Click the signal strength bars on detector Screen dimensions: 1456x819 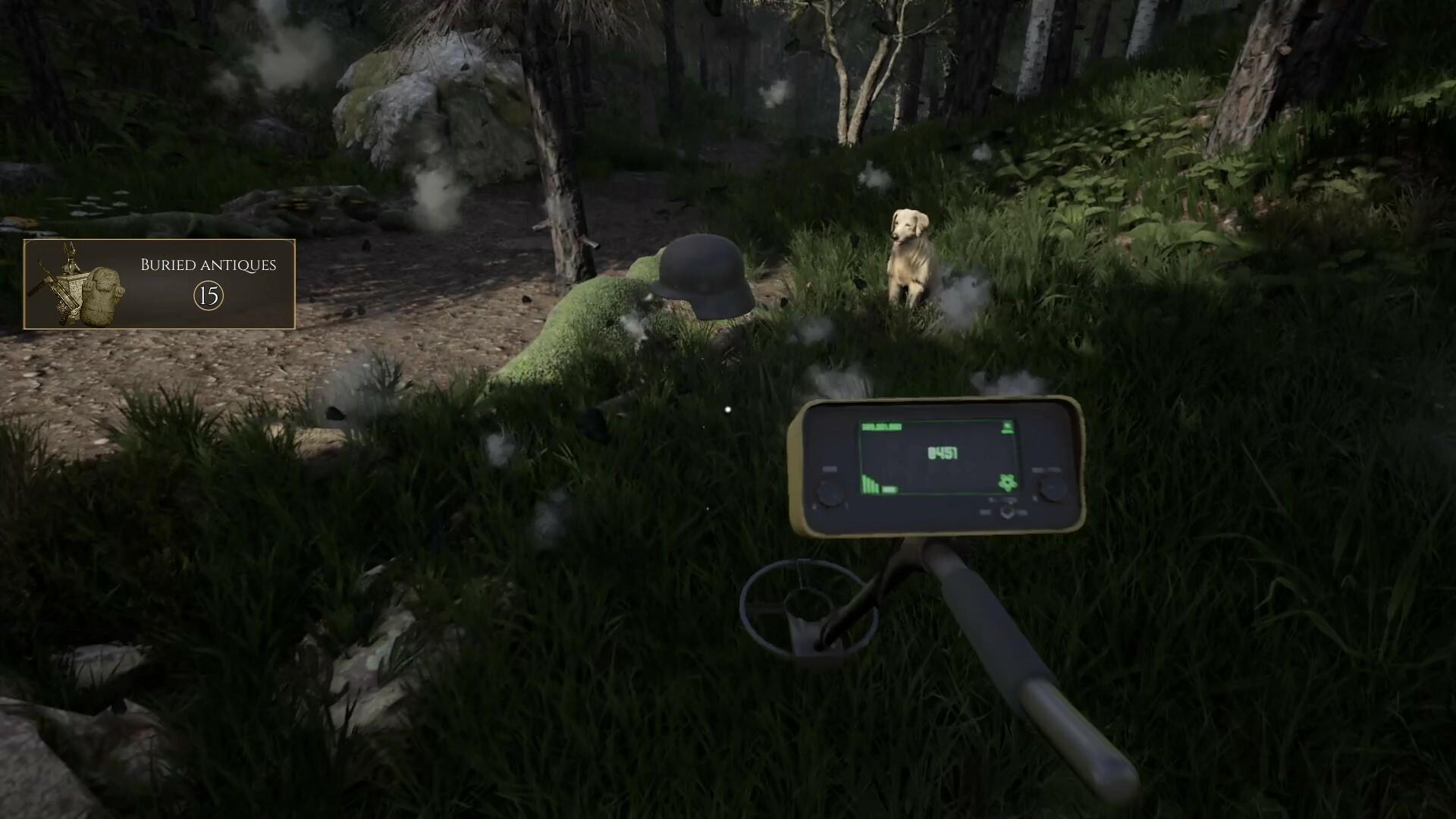click(x=870, y=485)
